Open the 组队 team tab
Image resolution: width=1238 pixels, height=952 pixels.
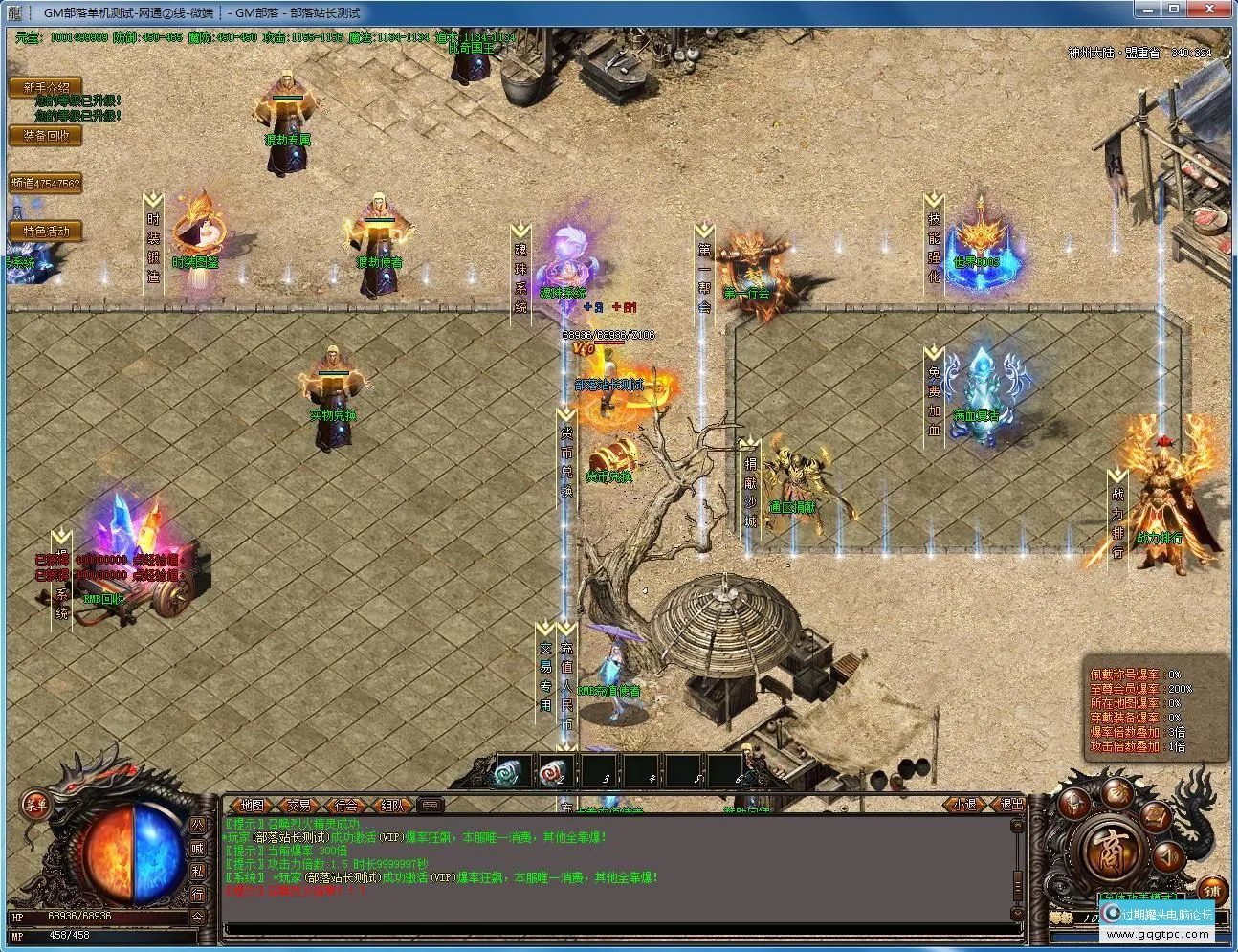tap(392, 806)
